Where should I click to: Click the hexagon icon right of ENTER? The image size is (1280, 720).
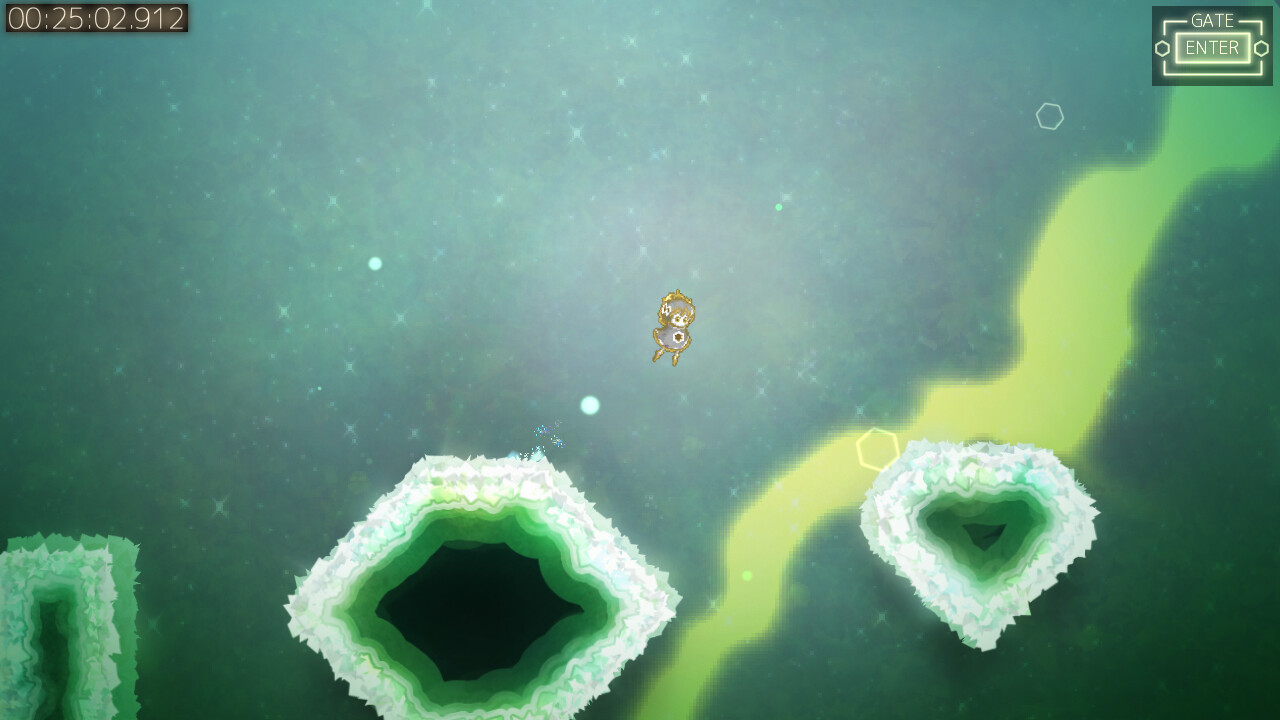point(1260,46)
